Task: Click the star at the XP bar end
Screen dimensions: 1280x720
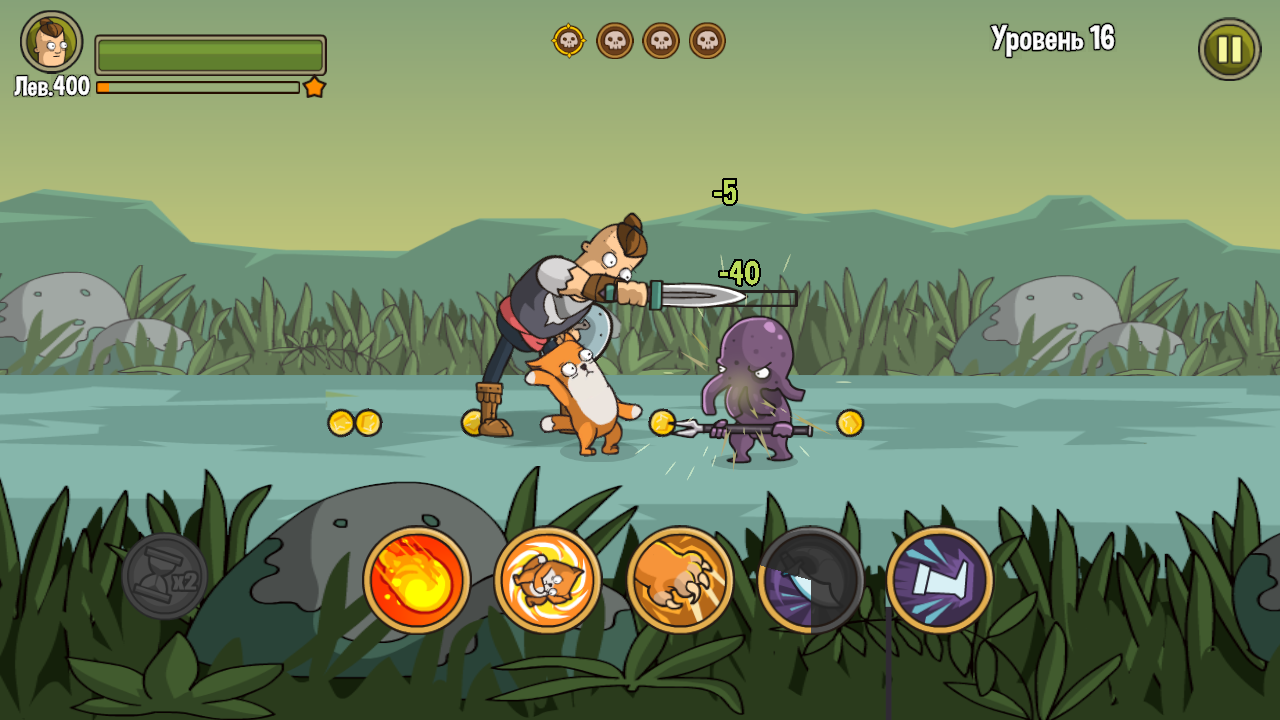Action: tap(315, 88)
